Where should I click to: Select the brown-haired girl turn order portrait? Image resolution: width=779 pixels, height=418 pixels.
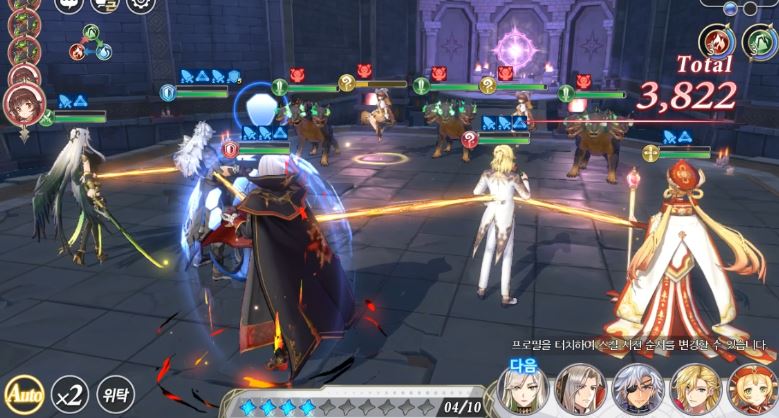point(22,104)
